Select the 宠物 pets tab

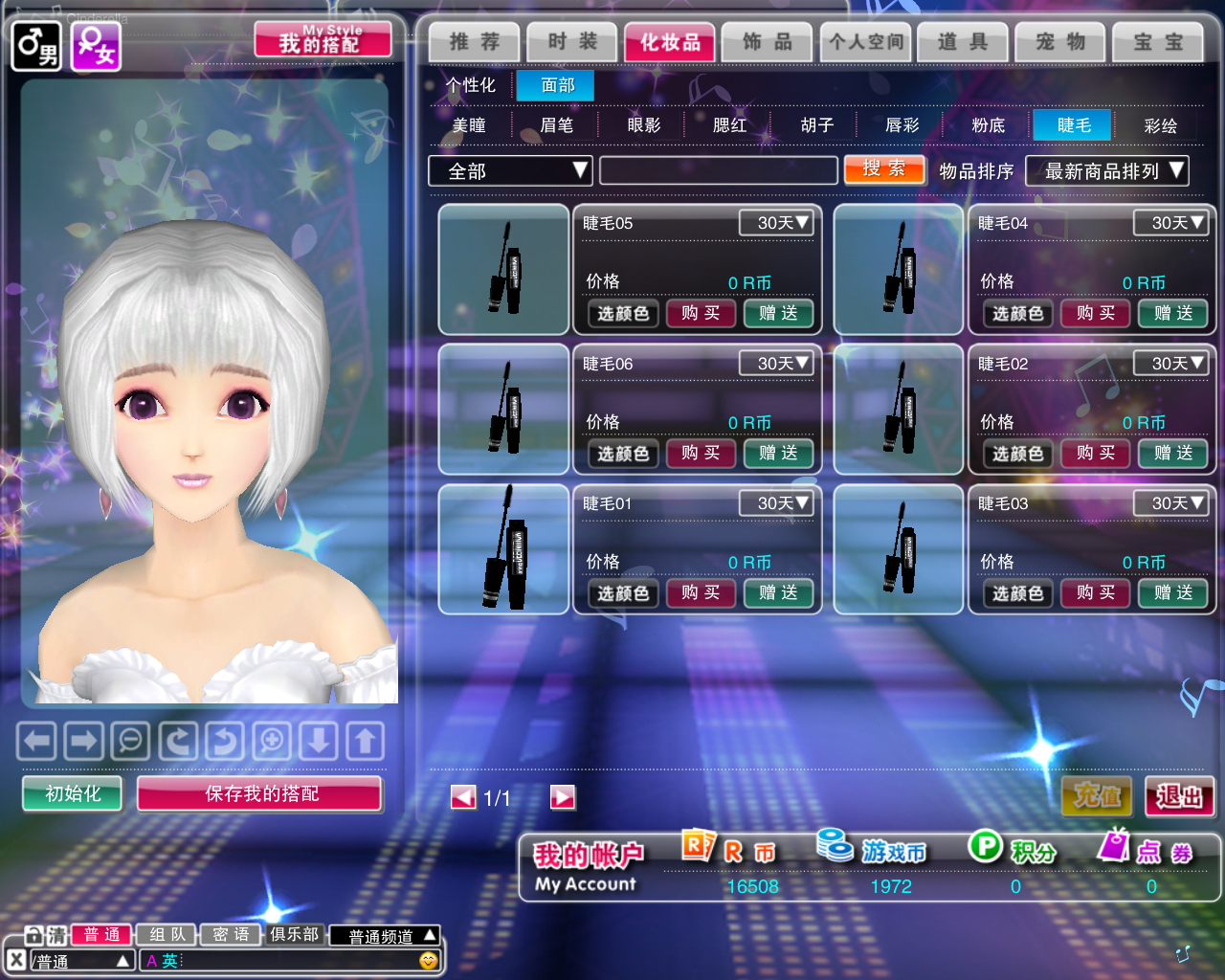[1060, 42]
